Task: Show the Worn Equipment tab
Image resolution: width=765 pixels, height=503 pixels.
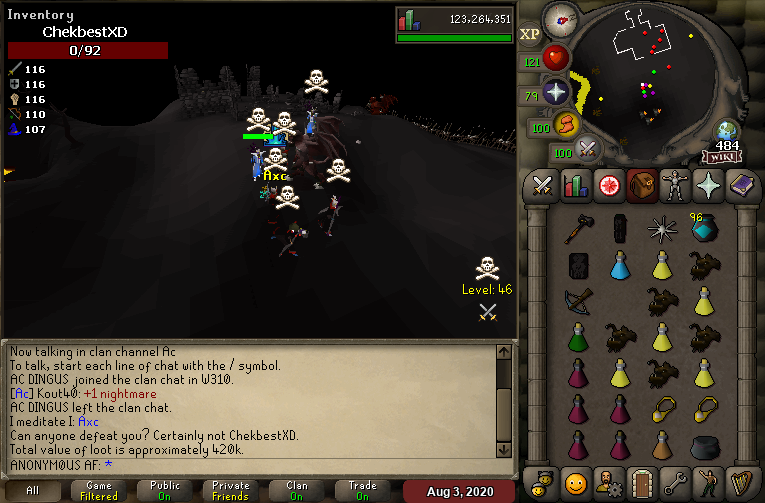Action: pyautogui.click(x=675, y=186)
